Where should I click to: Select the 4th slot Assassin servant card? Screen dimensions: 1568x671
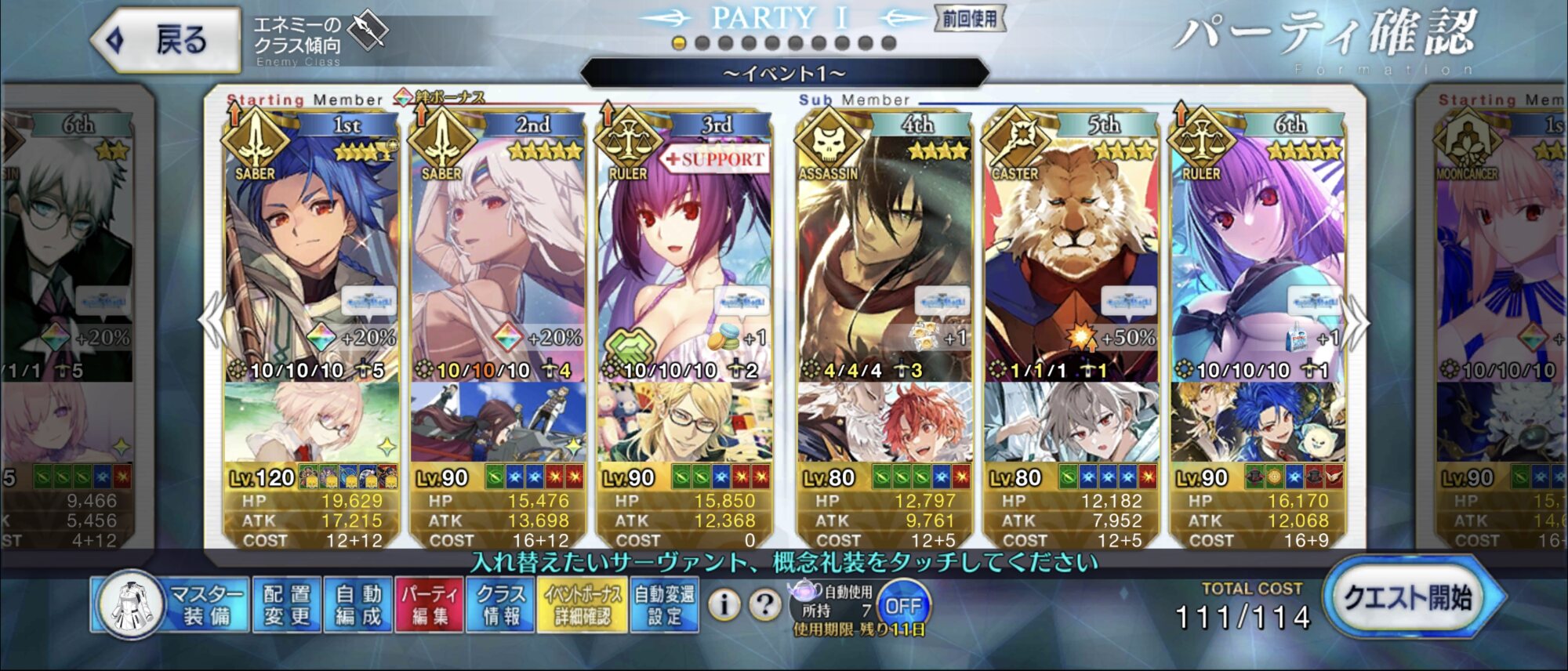point(884,259)
